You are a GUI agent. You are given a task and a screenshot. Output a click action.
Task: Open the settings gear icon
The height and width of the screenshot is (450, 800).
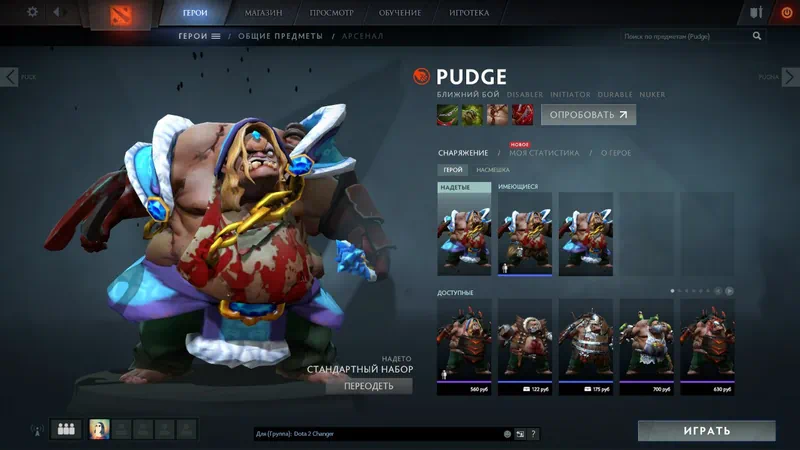32,12
